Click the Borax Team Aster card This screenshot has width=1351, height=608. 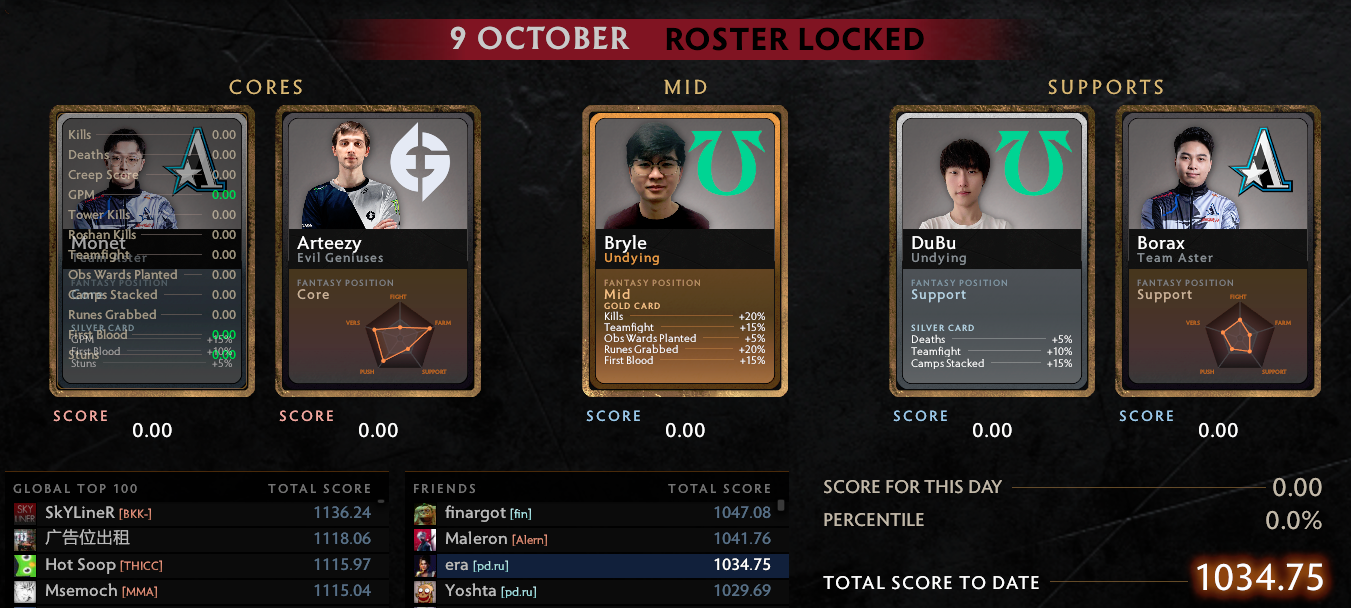[1218, 251]
